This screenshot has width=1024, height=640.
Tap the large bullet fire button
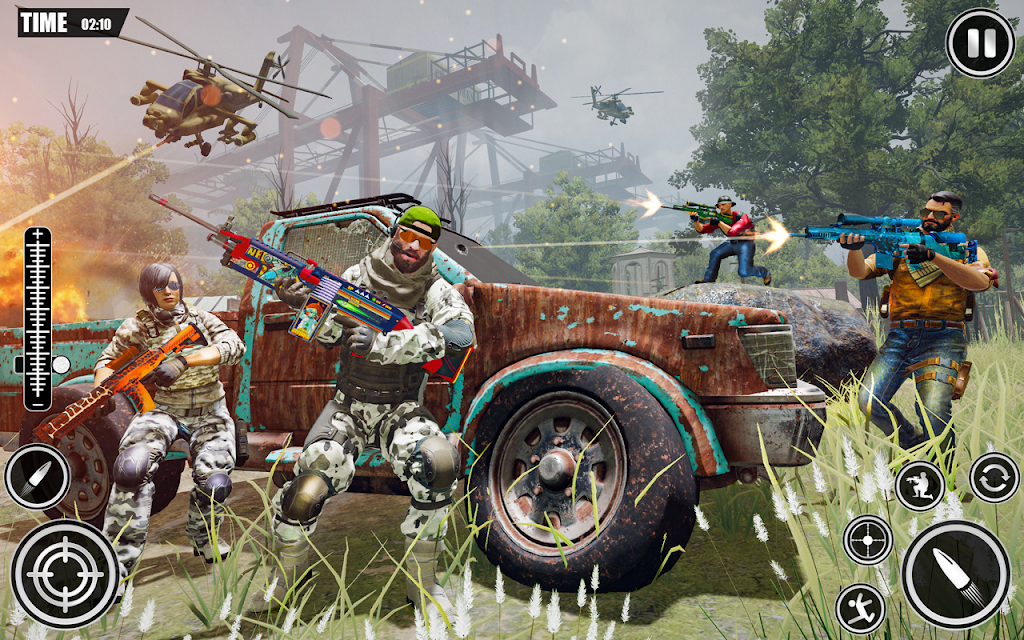[x=955, y=574]
